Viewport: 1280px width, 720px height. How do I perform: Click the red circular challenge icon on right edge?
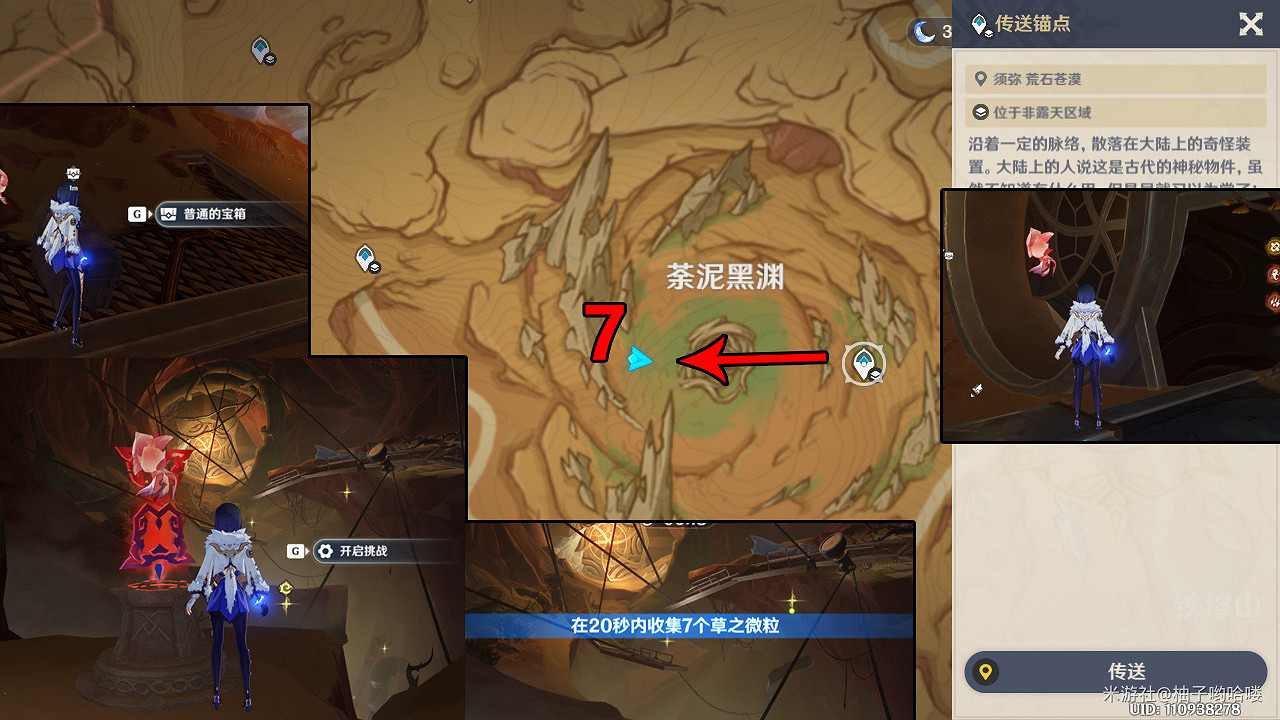pos(1274,274)
